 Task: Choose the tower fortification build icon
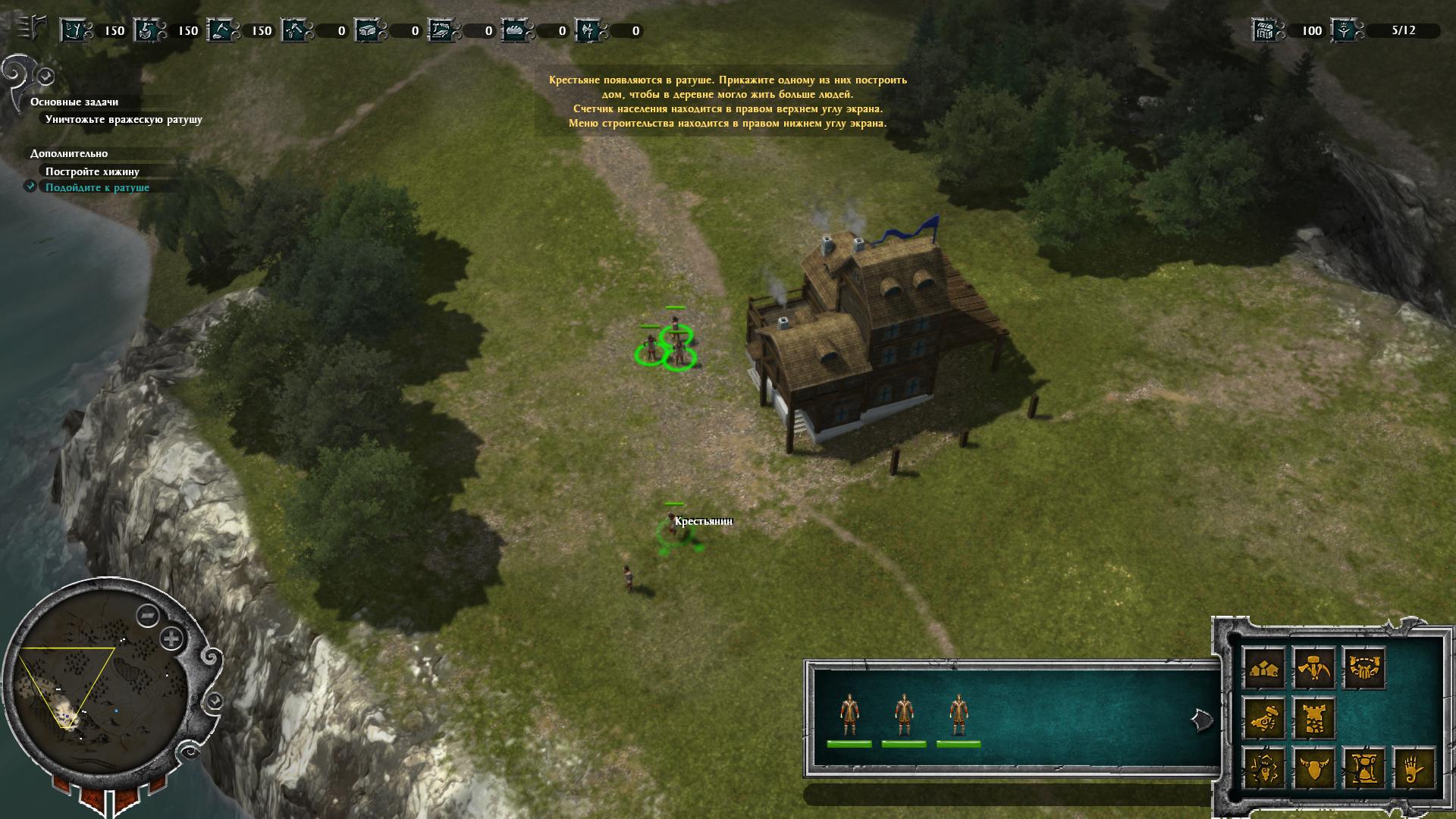point(1313,718)
